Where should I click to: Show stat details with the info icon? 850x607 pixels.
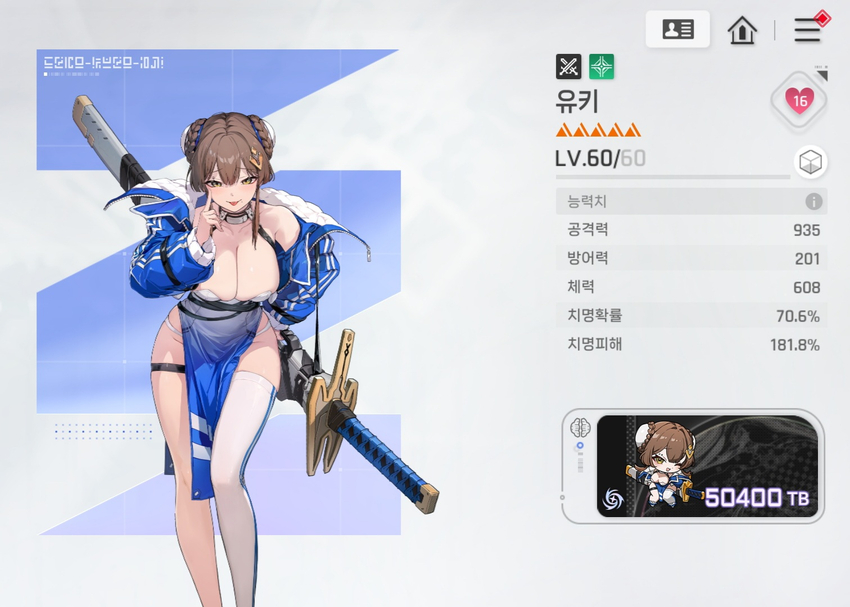point(814,202)
